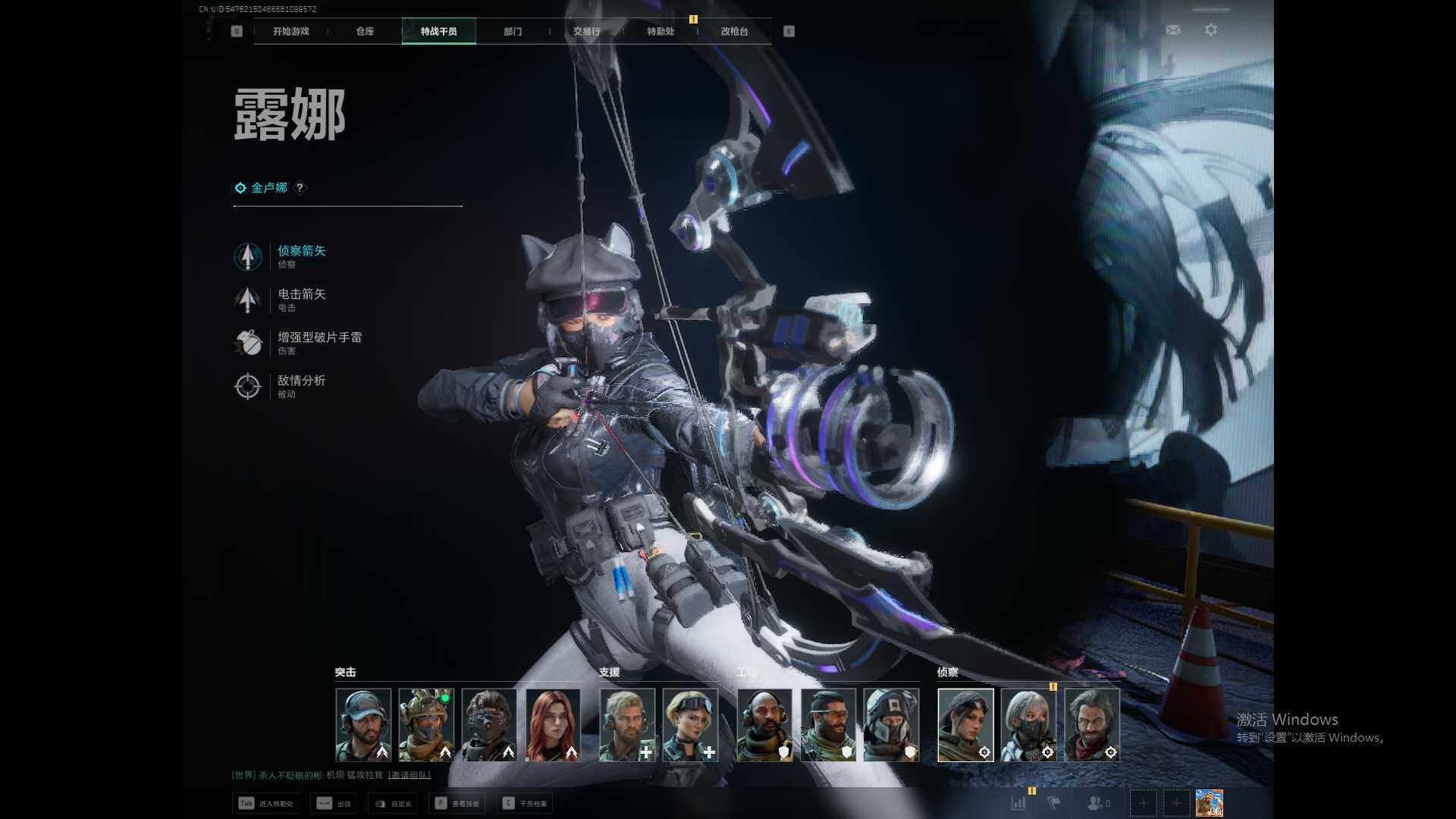1456x819 pixels.
Task: Choose the red-haired assault operator portrait
Action: 553,724
